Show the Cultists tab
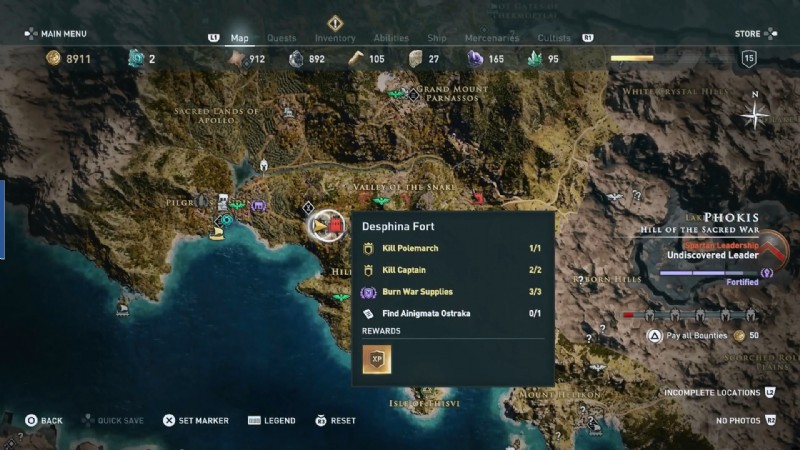The width and height of the screenshot is (800, 450). pos(554,38)
